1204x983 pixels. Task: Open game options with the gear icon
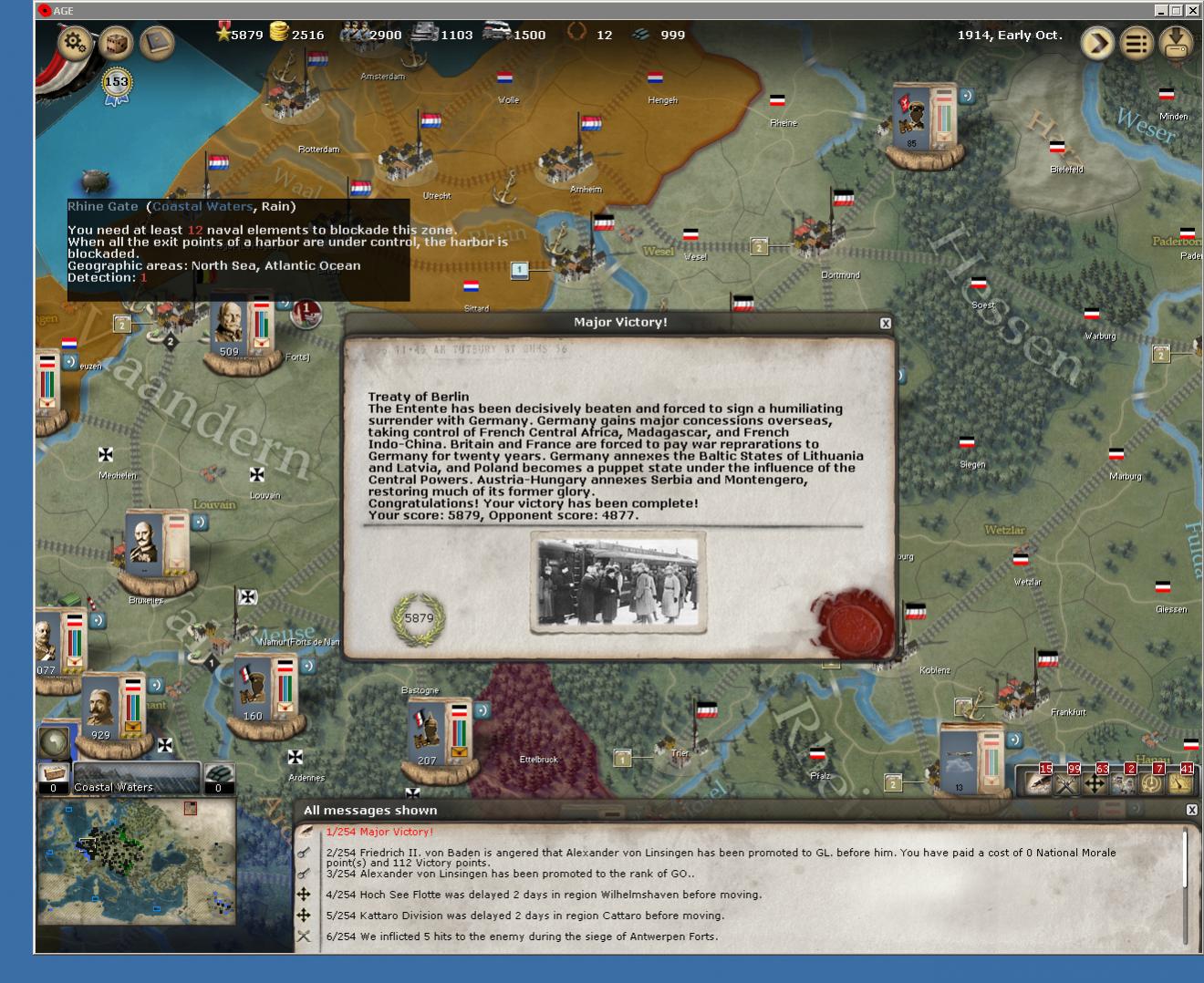pos(73,41)
